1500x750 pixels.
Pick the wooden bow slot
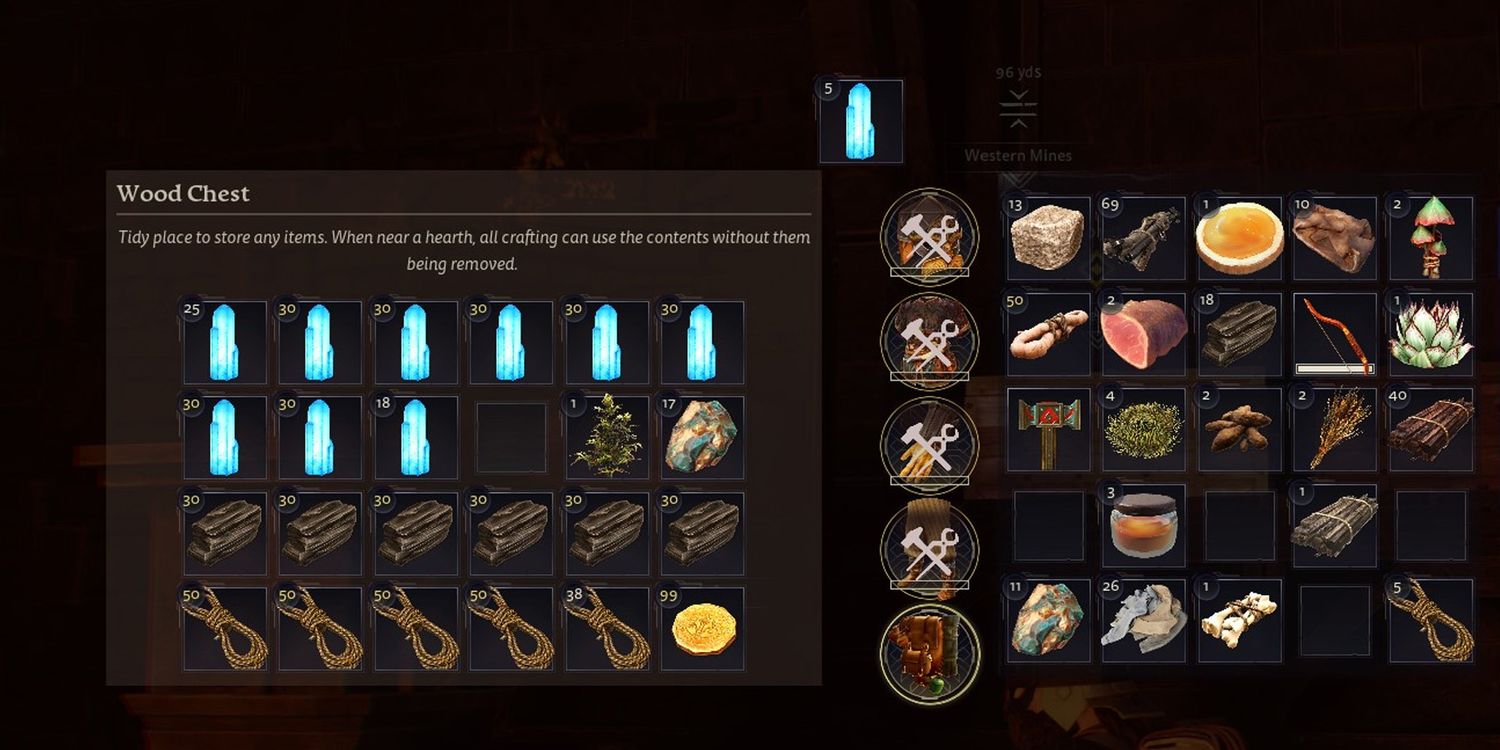coord(1334,334)
